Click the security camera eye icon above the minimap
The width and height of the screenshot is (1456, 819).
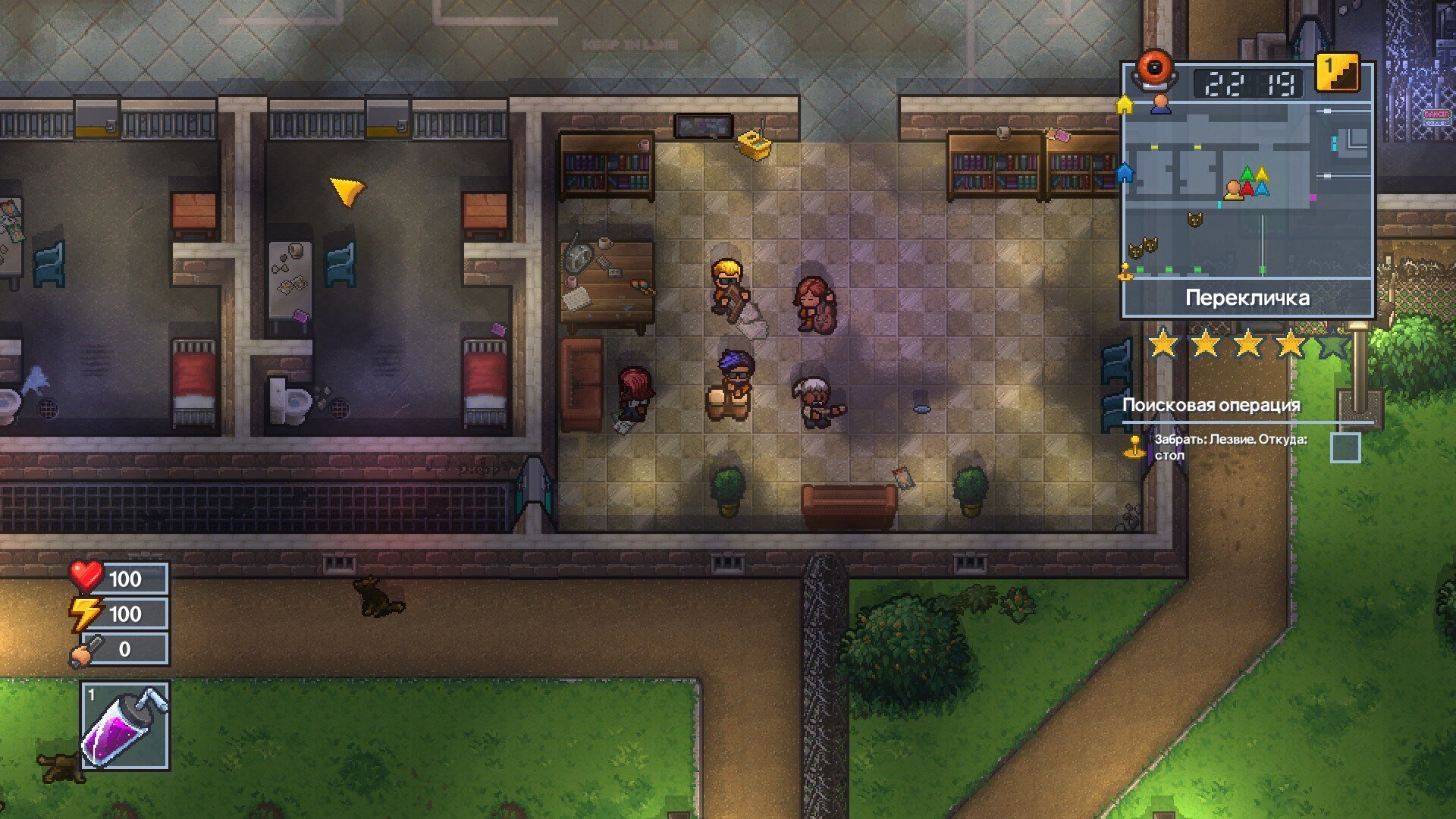pos(1156,71)
